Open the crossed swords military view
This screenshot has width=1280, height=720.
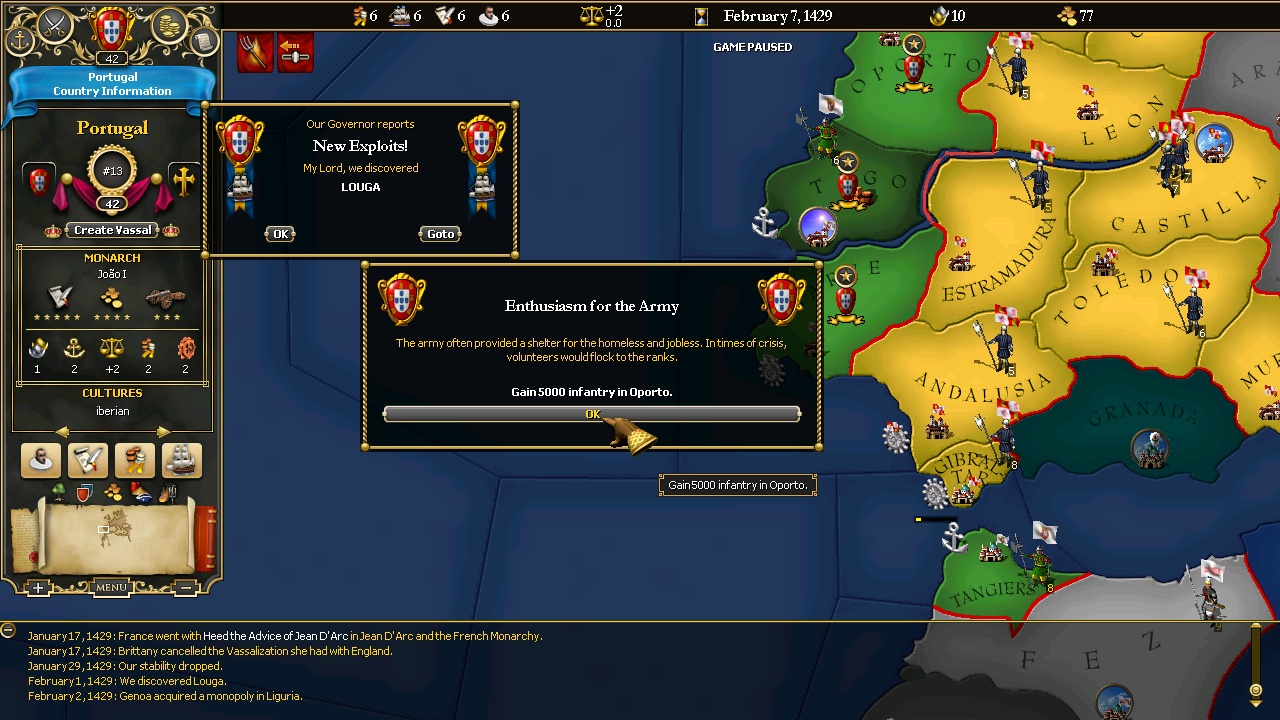tap(55, 22)
